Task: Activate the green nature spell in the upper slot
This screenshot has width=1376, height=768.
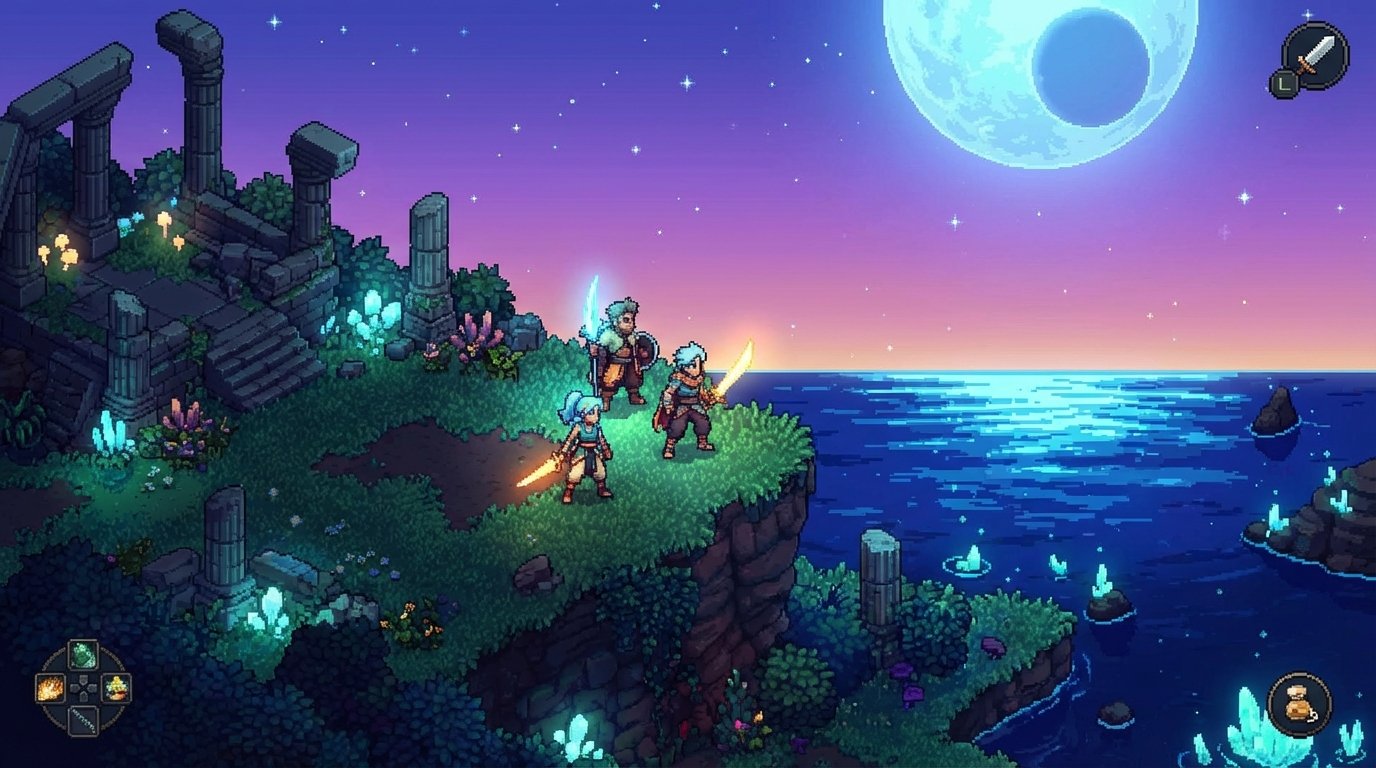Action: point(82,653)
